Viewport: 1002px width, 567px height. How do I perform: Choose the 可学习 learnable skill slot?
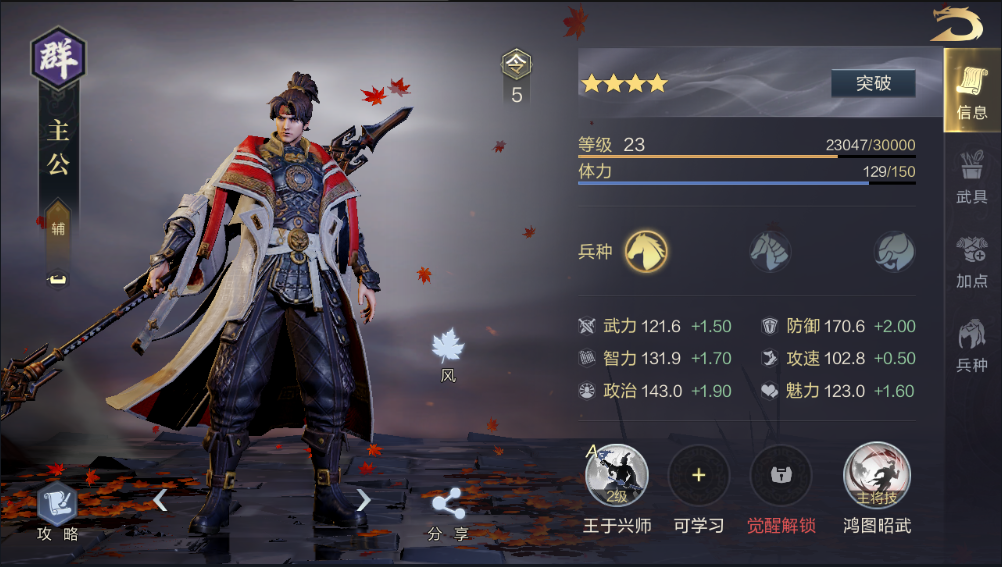(699, 476)
